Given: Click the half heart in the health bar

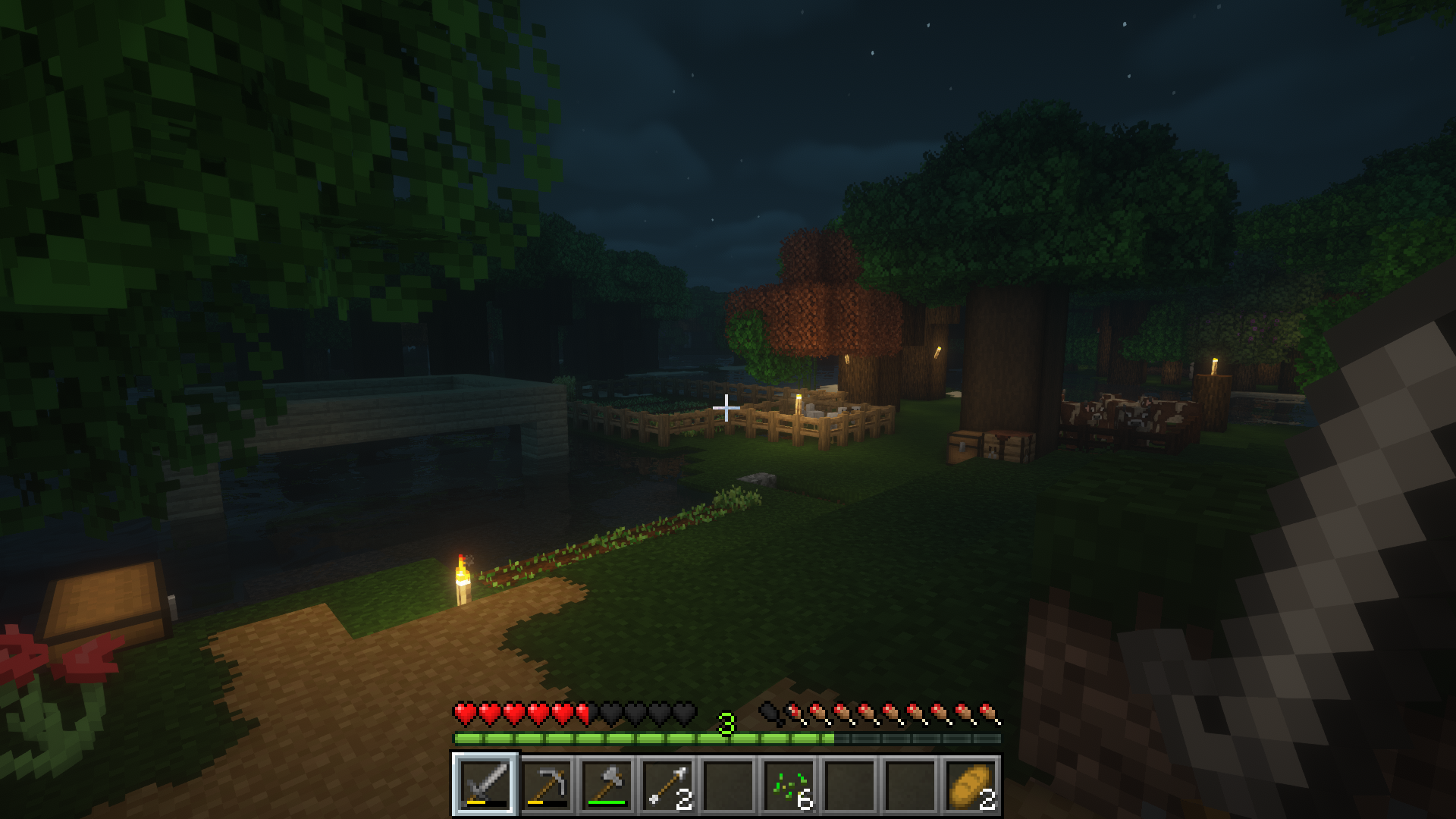Looking at the screenshot, I should (x=582, y=713).
